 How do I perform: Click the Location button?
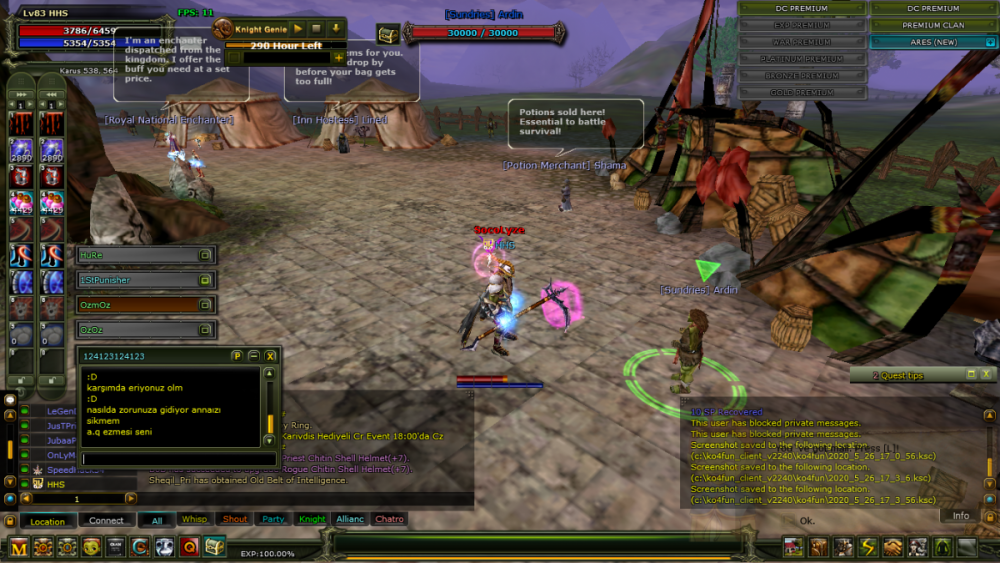pos(47,521)
